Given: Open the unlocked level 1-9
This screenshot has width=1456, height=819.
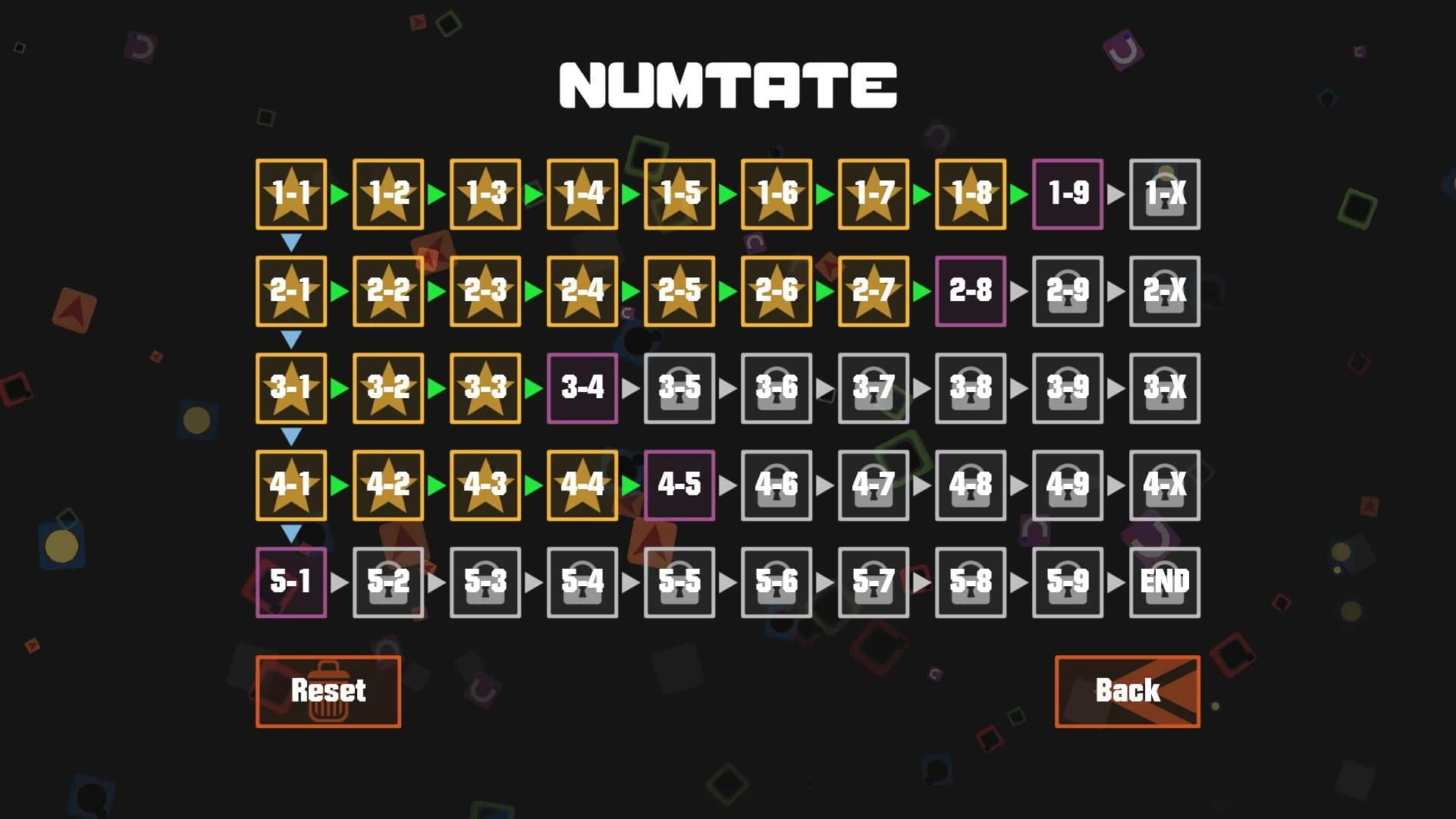Looking at the screenshot, I should pyautogui.click(x=1068, y=194).
